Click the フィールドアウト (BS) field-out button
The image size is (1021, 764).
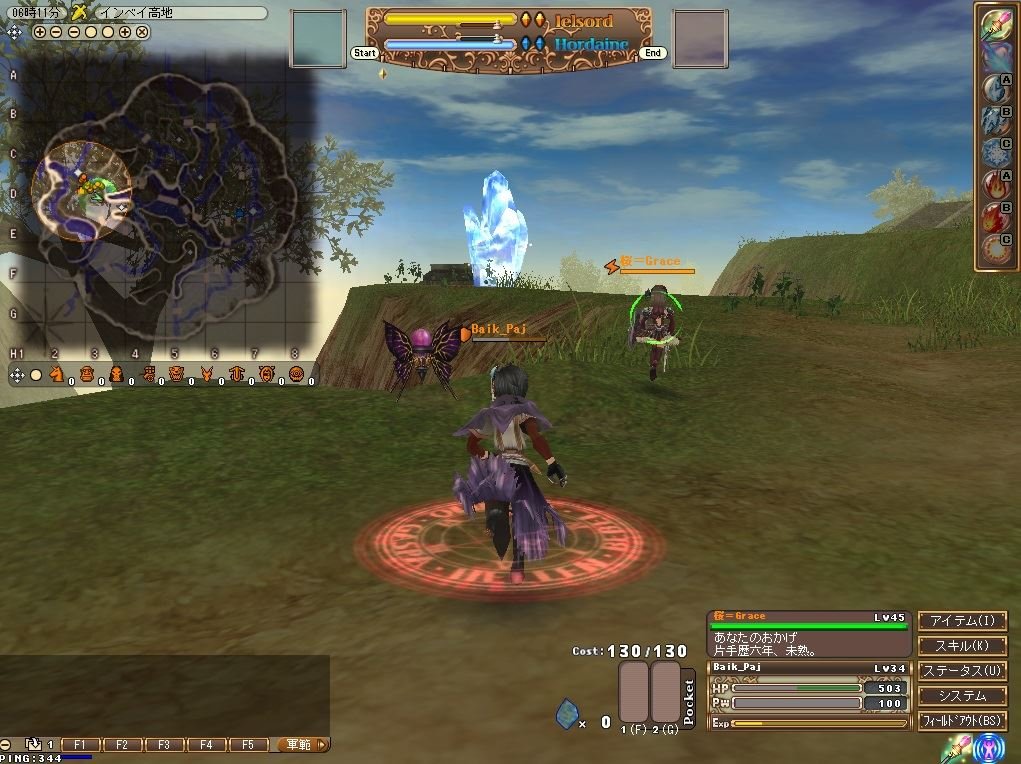(x=962, y=720)
